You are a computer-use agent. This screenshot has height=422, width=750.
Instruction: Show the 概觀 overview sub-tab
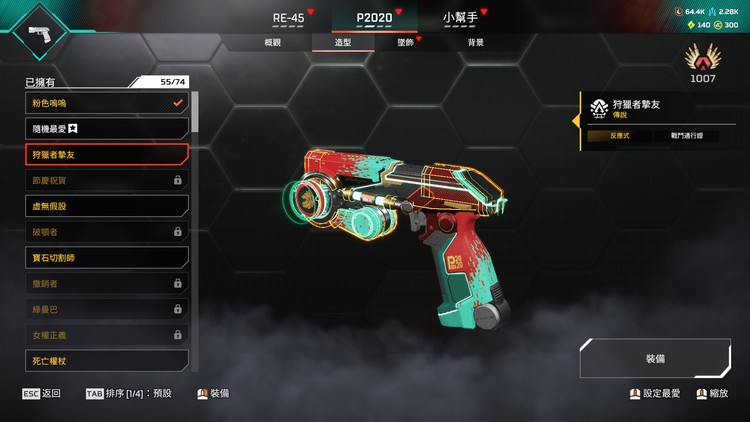273,43
